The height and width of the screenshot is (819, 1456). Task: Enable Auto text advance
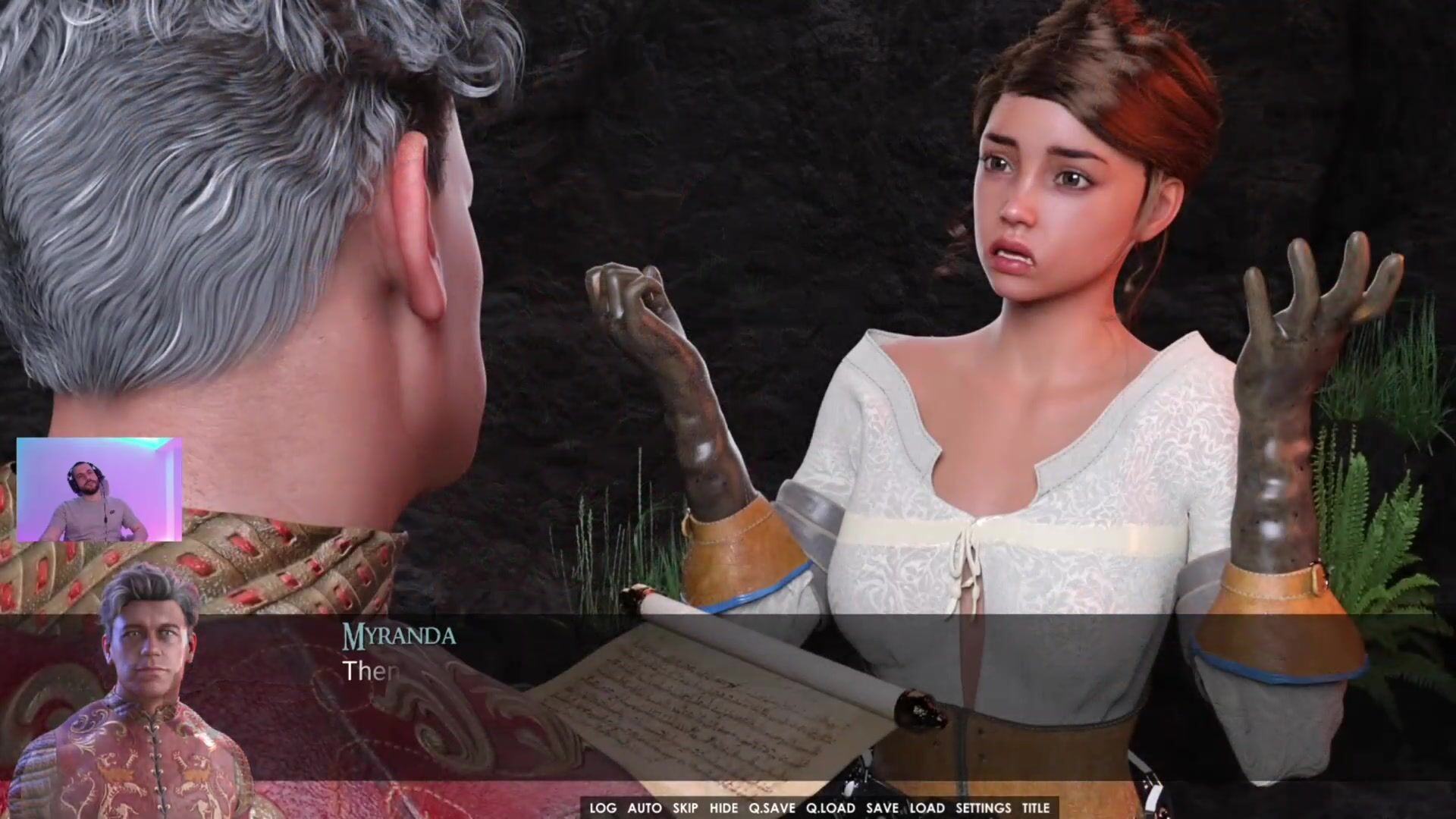click(645, 808)
